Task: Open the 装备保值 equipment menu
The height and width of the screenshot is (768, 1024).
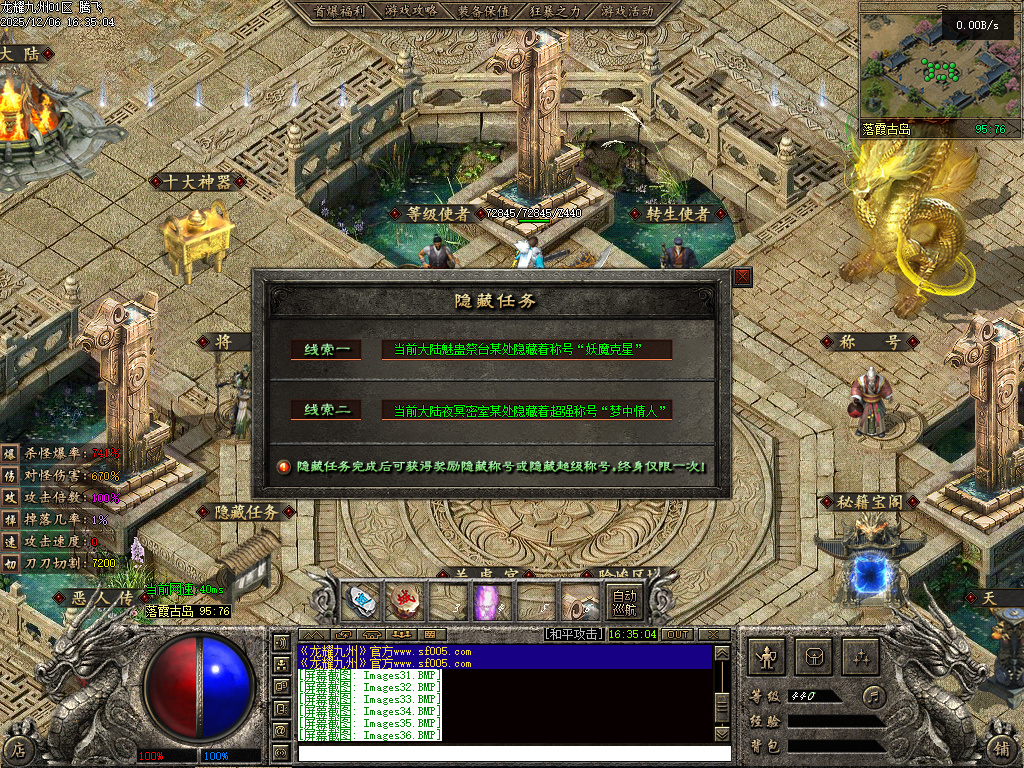Action: click(x=484, y=11)
